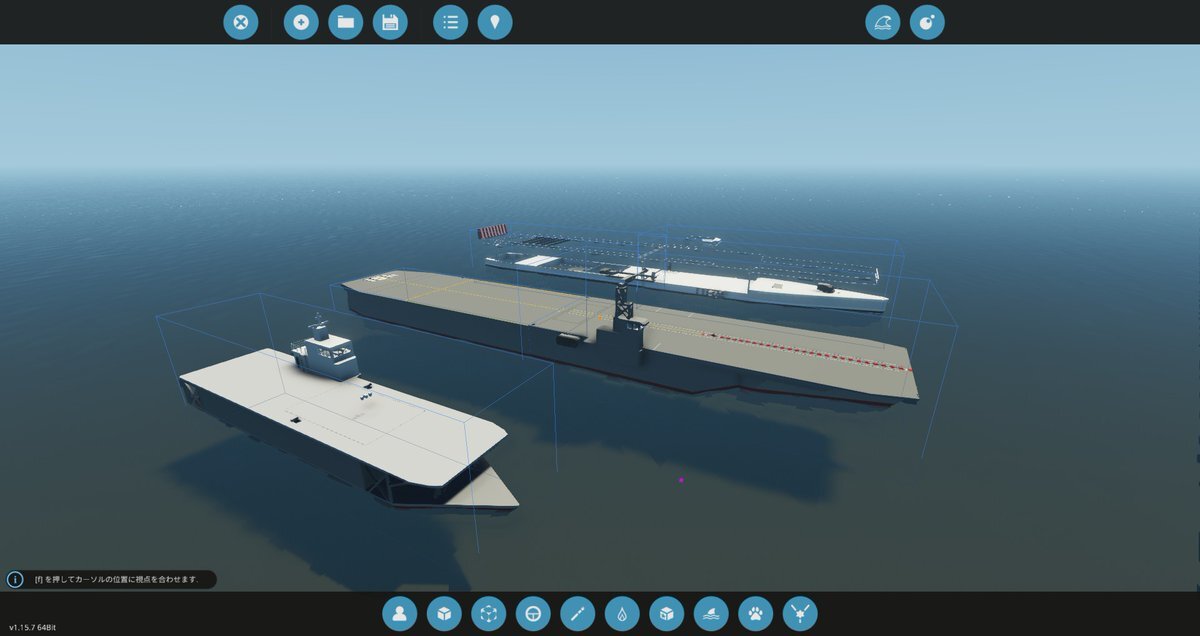This screenshot has height=636, width=1200.
Task: Save with the floppy disk icon
Action: click(x=390, y=22)
